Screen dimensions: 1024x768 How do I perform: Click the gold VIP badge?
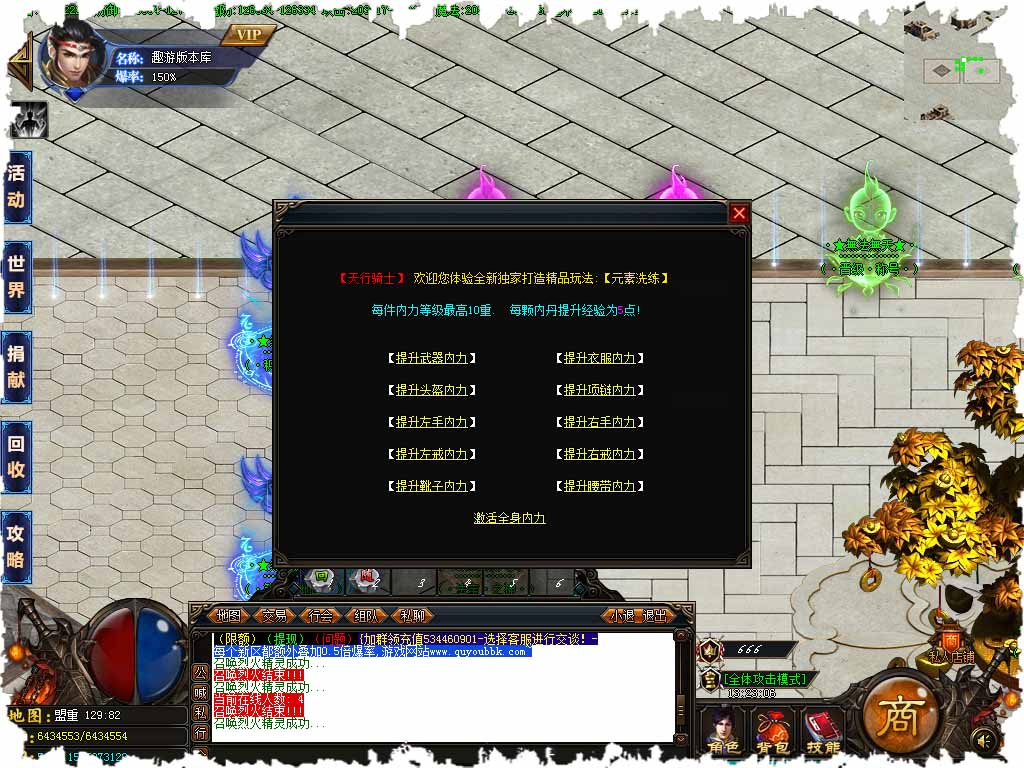pyautogui.click(x=249, y=35)
